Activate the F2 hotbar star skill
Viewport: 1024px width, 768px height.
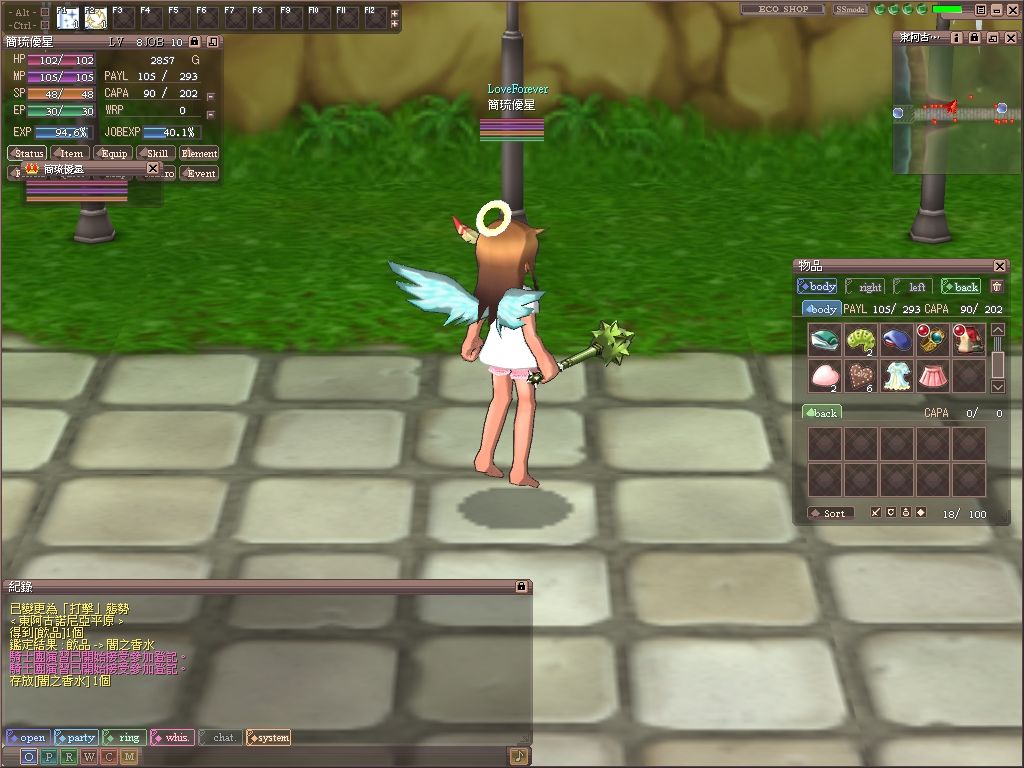95,18
